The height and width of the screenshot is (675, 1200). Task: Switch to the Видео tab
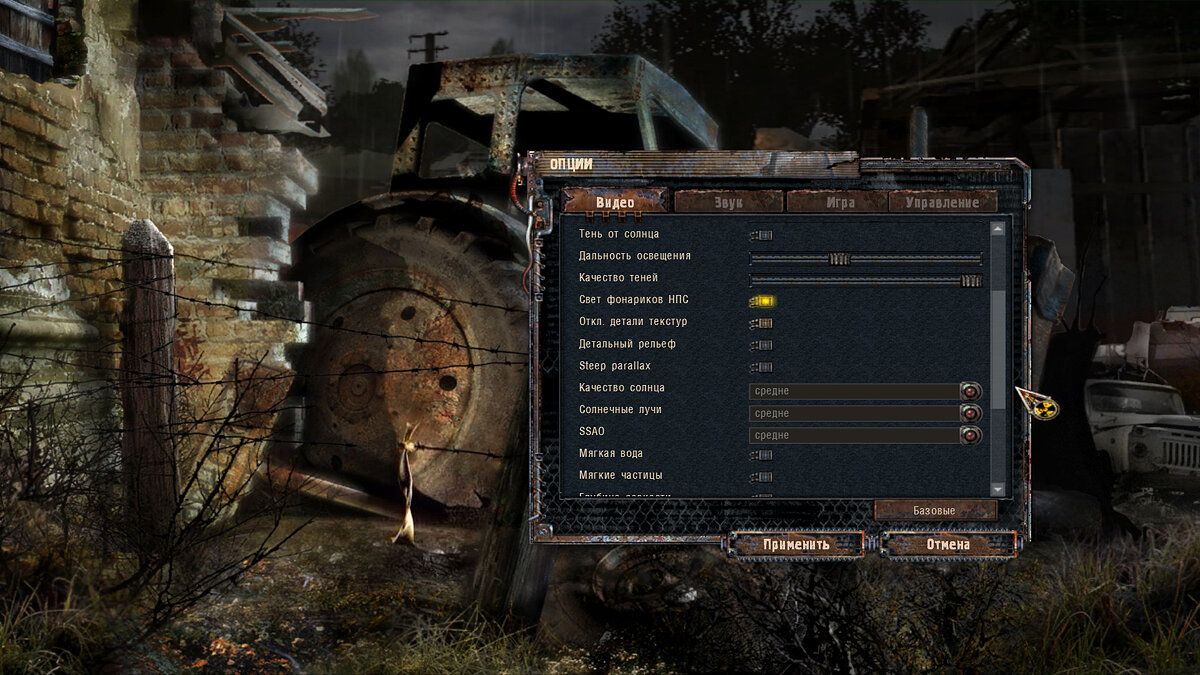pyautogui.click(x=615, y=202)
